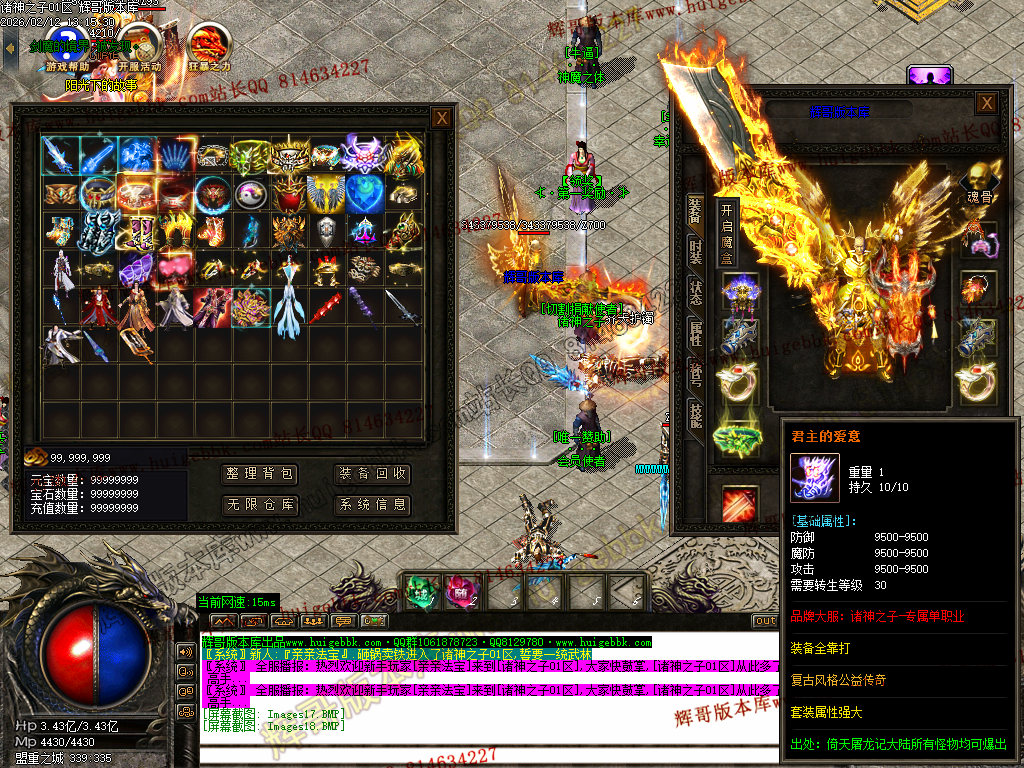This screenshot has width=1024, height=768.
Task: Switch to the 技能 skills tab
Action: 696,412
